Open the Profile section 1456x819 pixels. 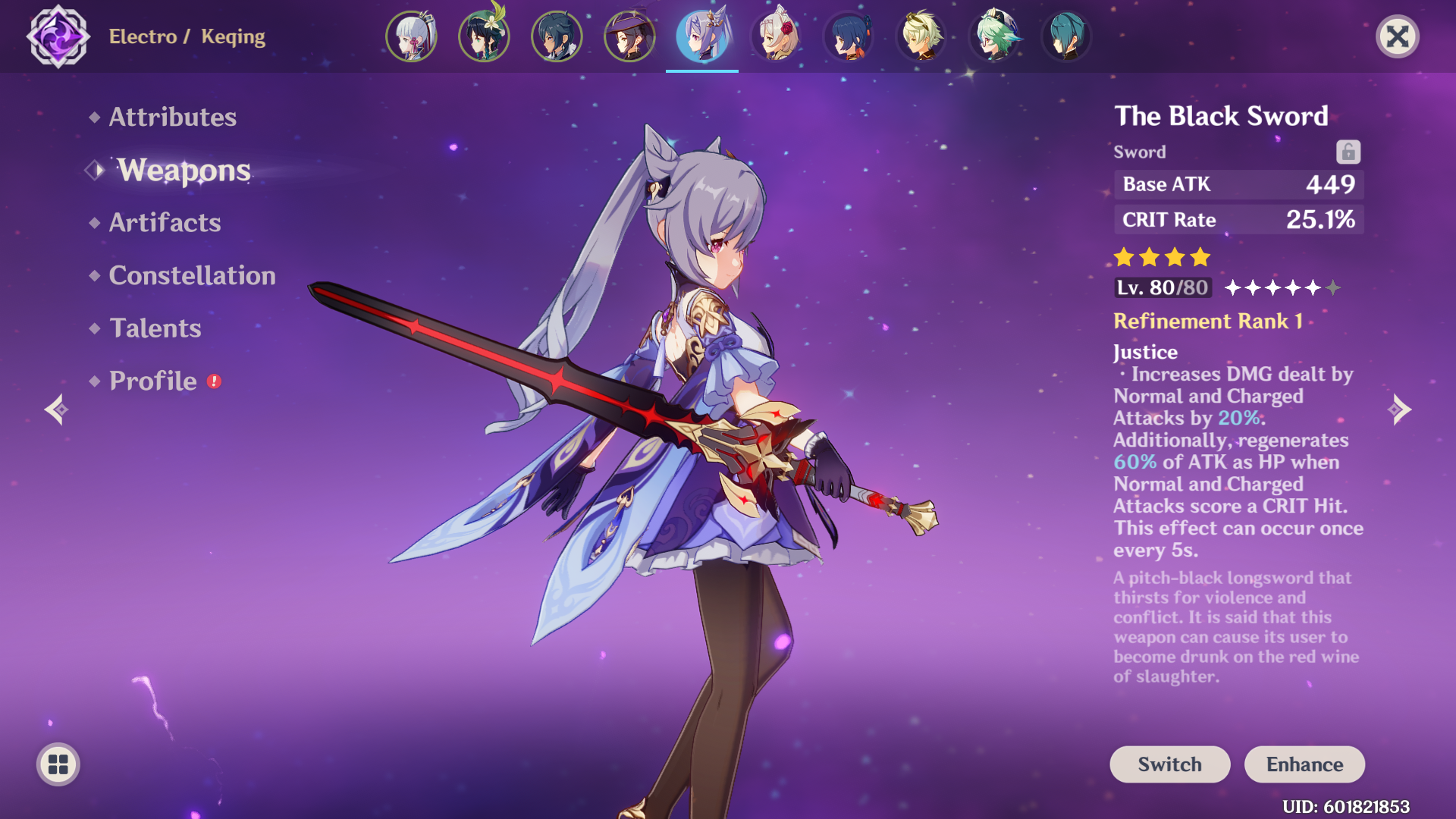pyautogui.click(x=152, y=381)
